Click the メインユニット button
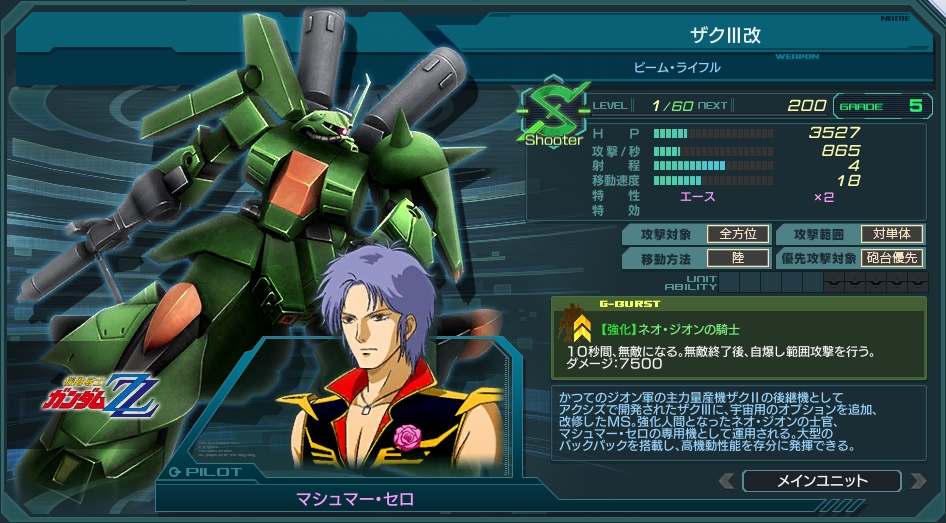The image size is (946, 523). (822, 481)
